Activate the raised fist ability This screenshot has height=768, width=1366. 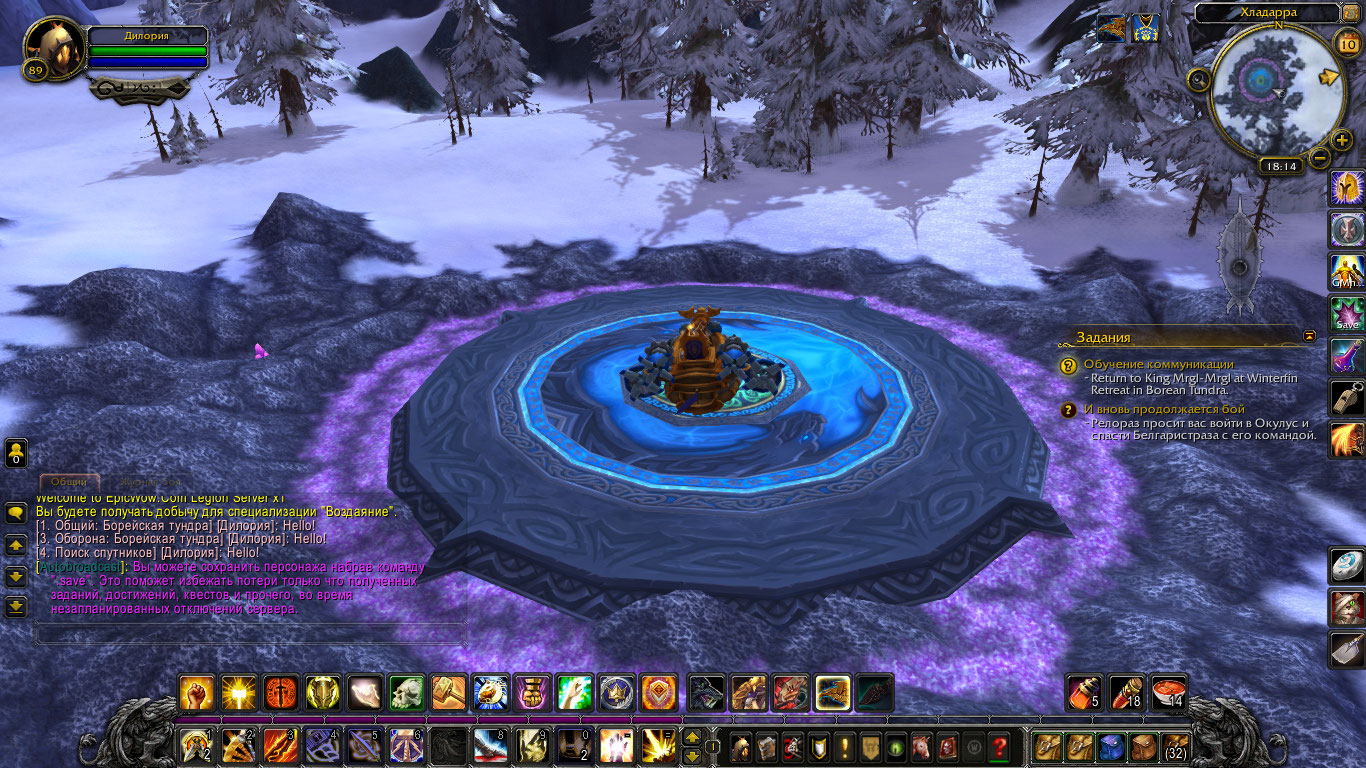pos(197,692)
